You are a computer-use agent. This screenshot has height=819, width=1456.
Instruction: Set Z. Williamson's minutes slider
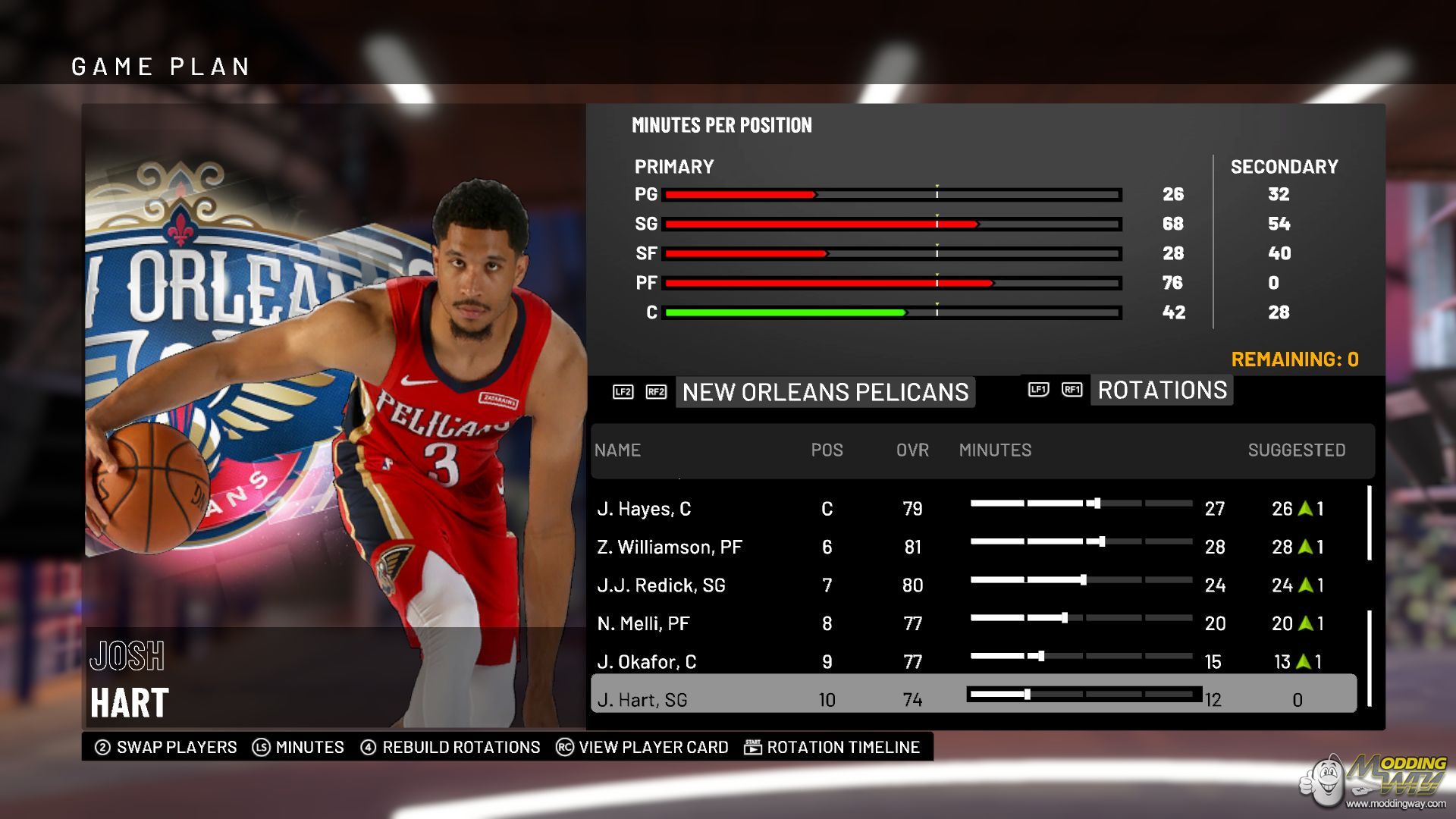coord(1101,541)
